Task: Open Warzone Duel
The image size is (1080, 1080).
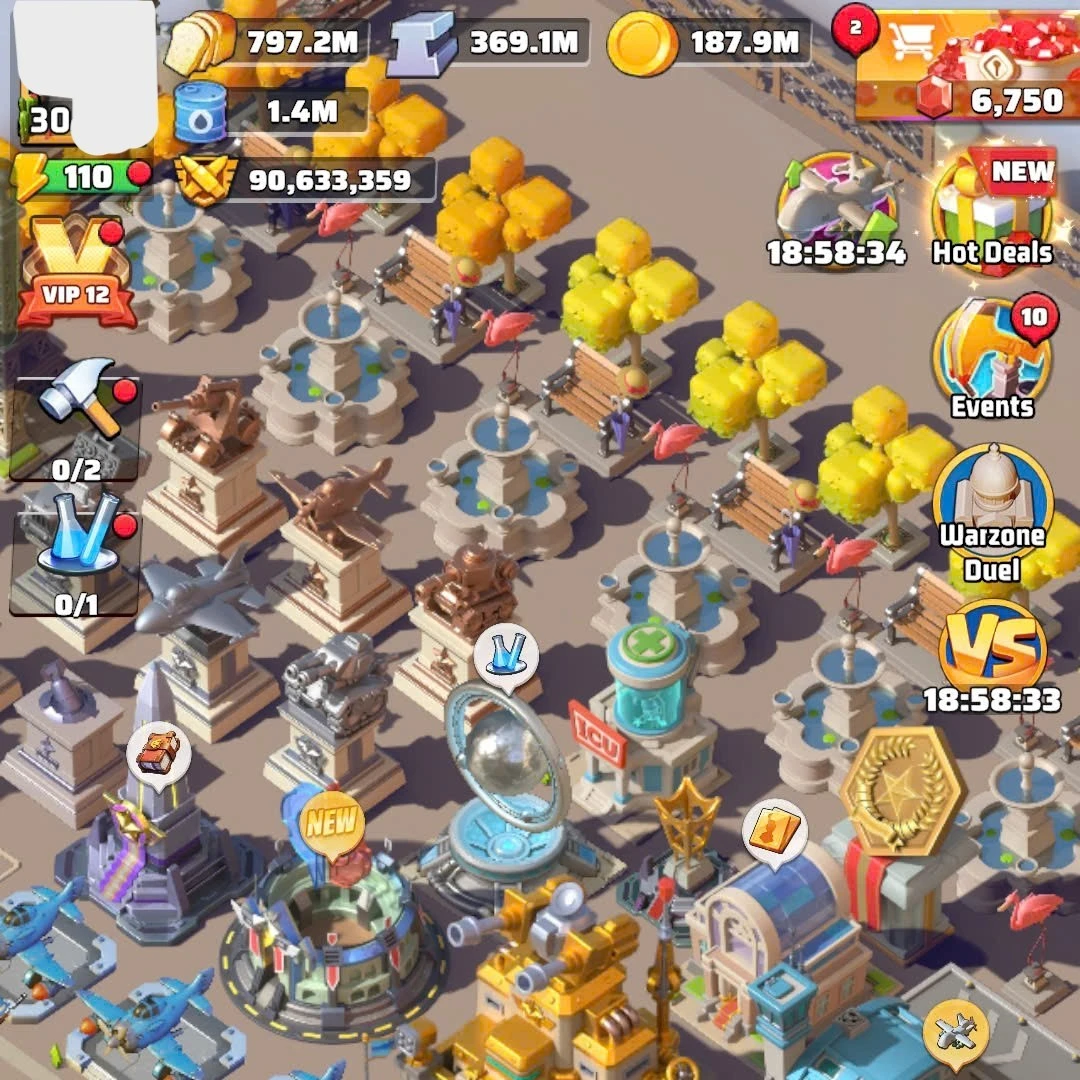Action: pos(992,510)
